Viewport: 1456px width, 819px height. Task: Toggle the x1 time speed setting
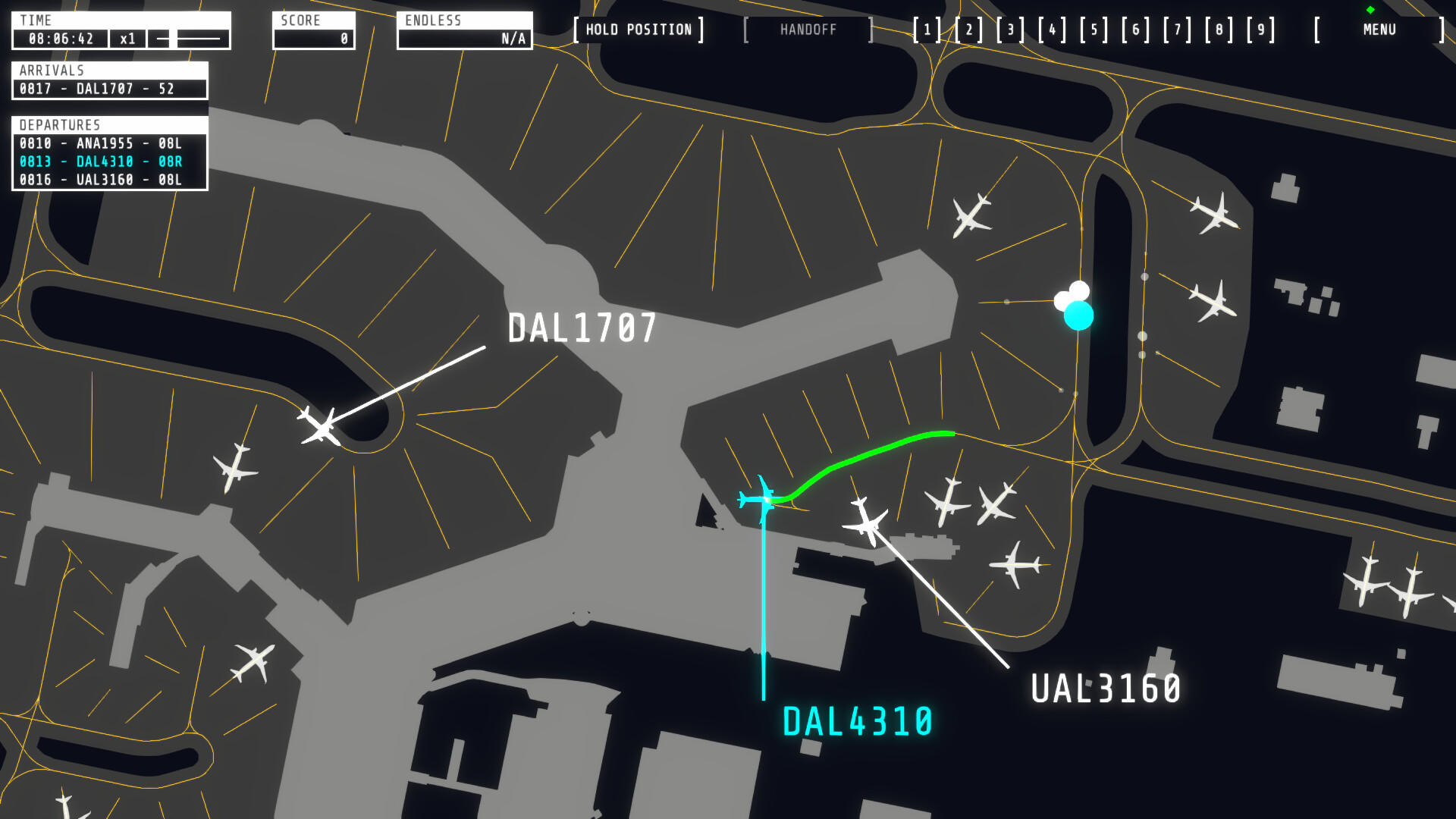[x=127, y=39]
